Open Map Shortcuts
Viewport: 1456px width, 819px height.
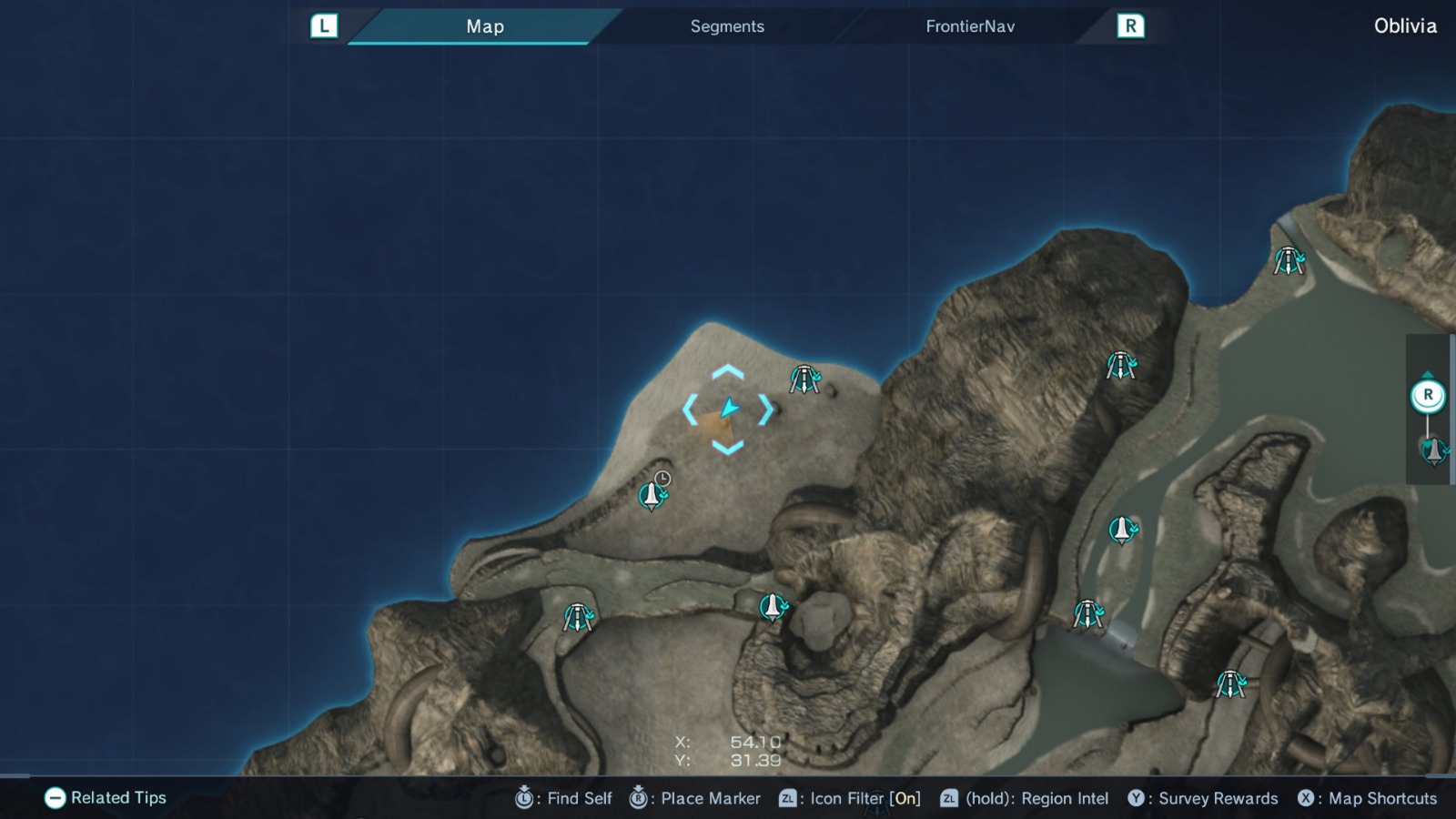pos(1309,798)
